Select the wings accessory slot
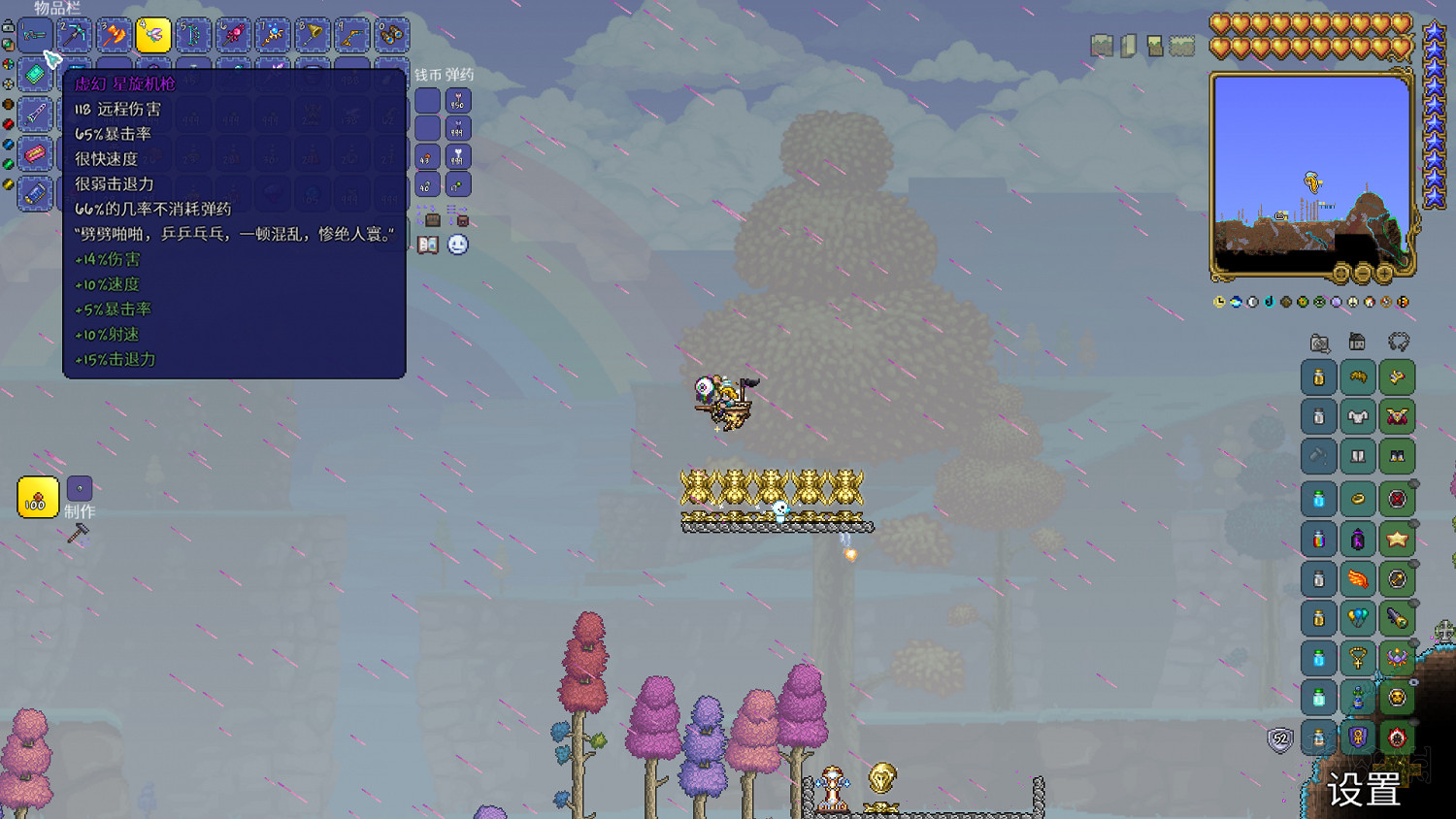This screenshot has width=1456, height=819. coord(1359,577)
